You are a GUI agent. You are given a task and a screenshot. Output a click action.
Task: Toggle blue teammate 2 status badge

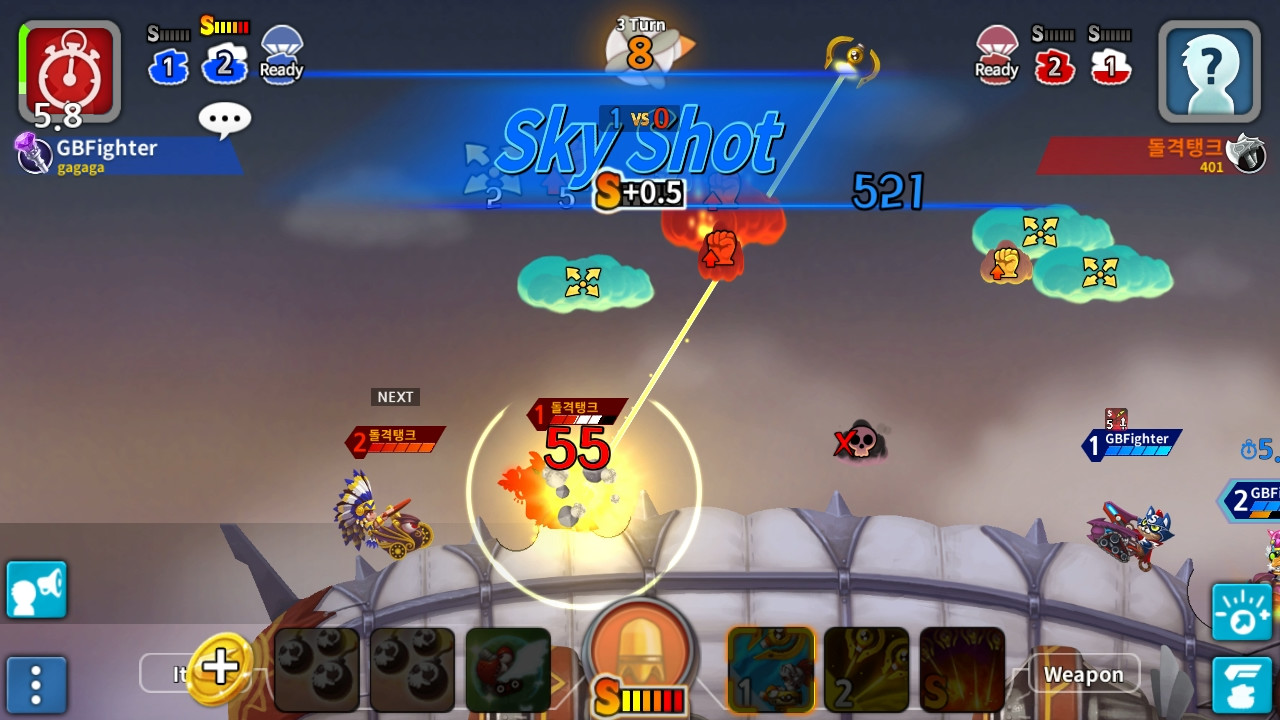point(224,66)
